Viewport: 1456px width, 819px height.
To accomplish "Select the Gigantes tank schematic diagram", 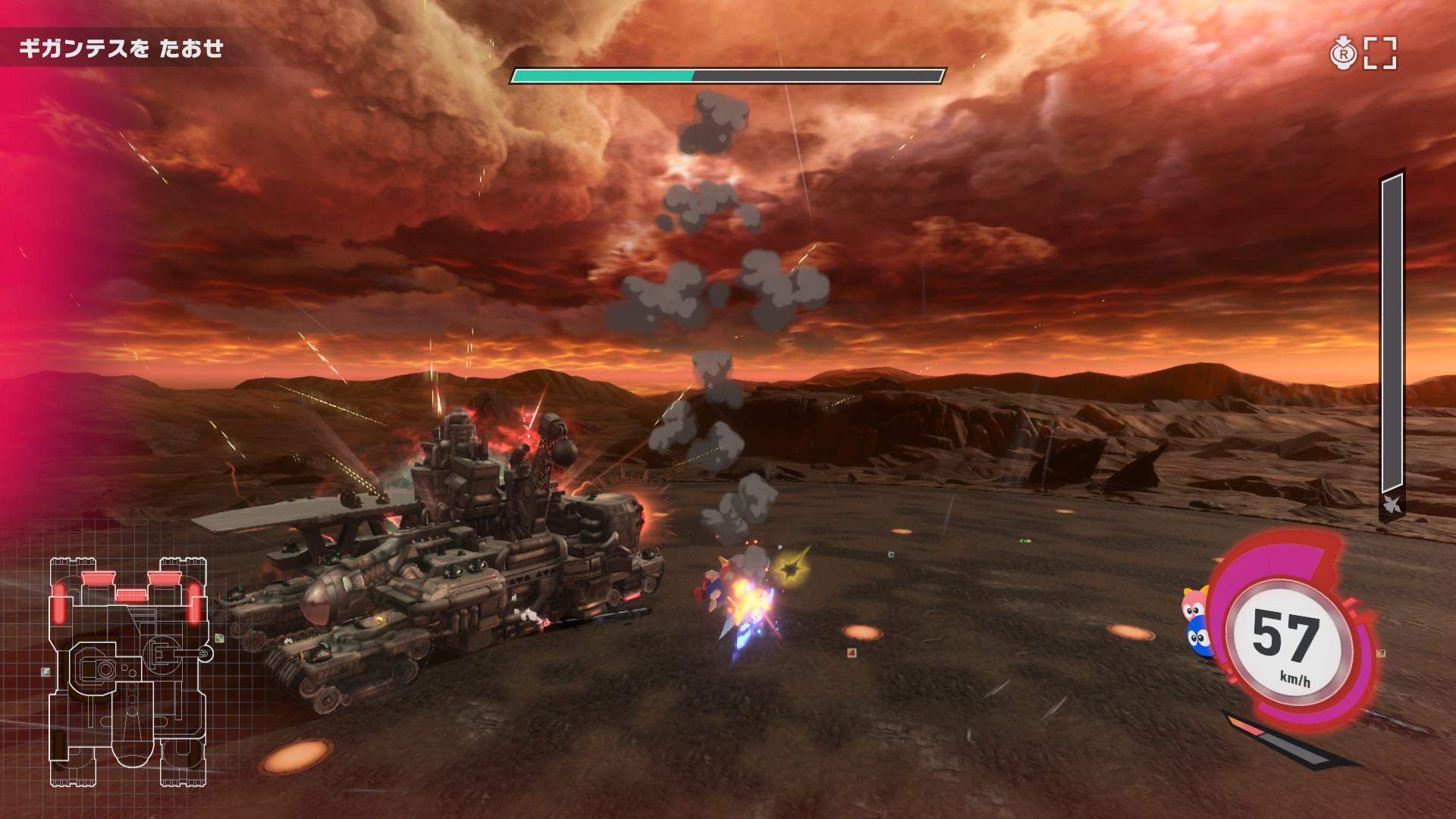I will [x=128, y=671].
